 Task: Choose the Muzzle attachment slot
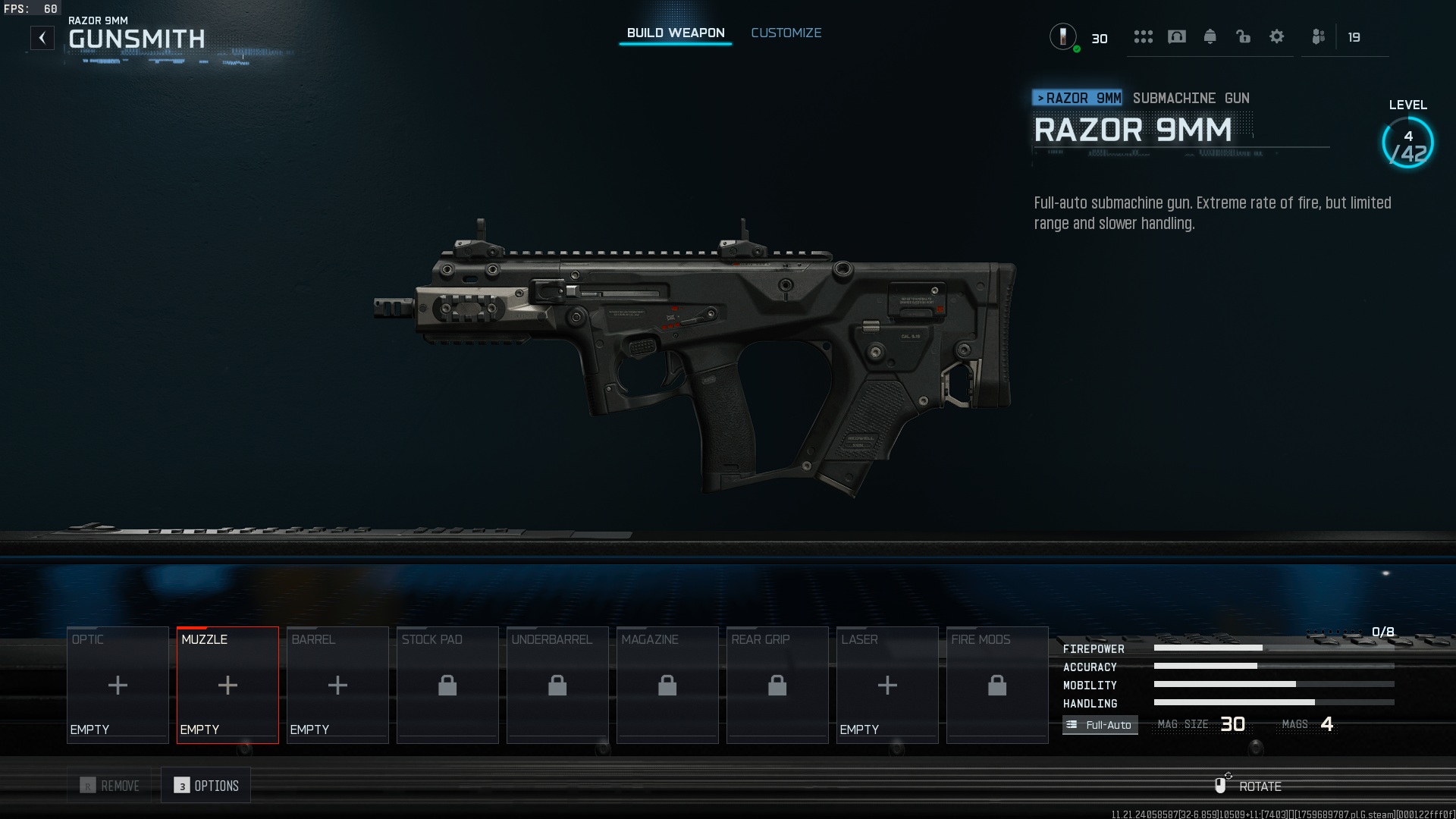[x=227, y=685]
